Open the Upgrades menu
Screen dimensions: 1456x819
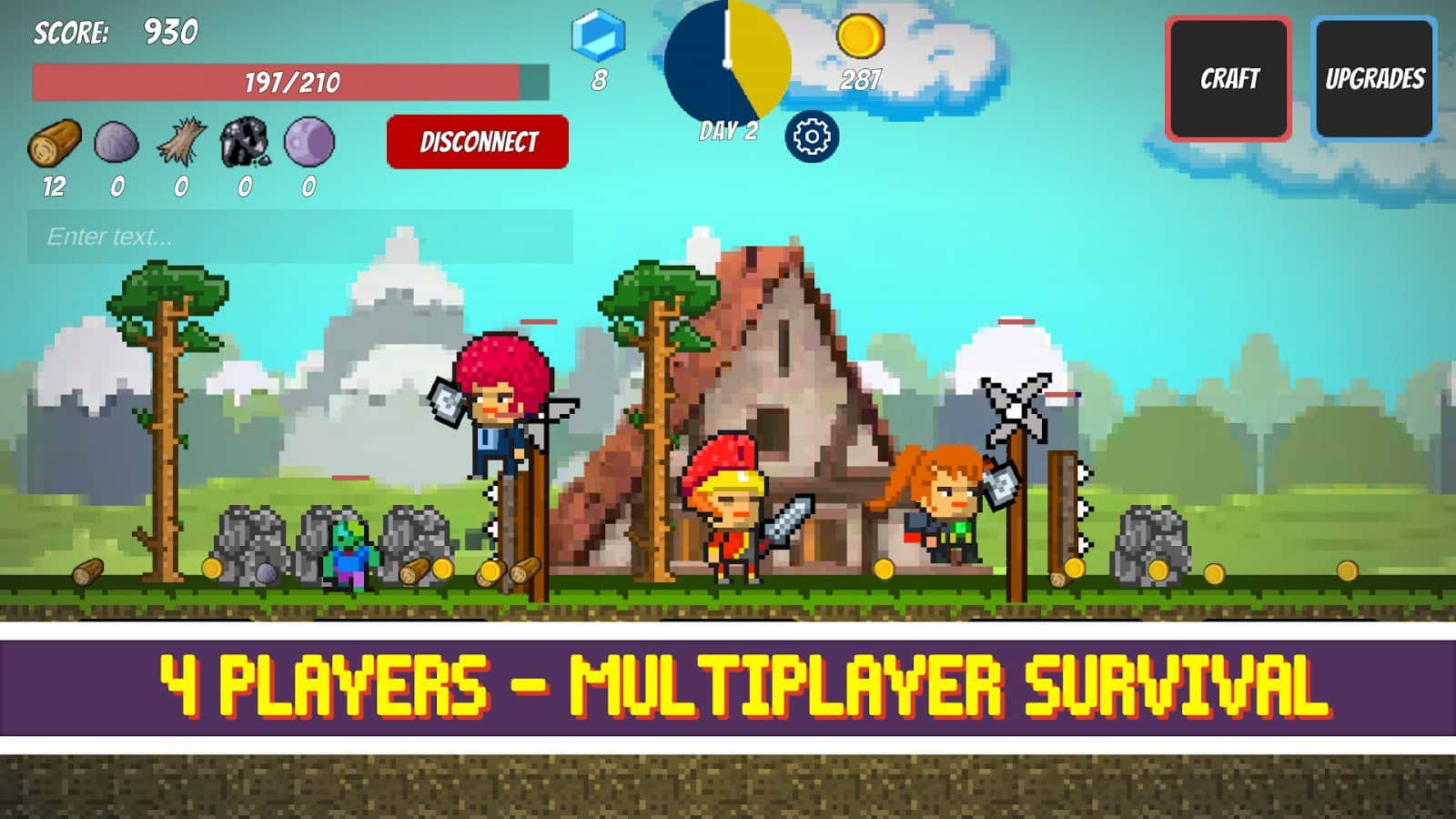[1376, 79]
